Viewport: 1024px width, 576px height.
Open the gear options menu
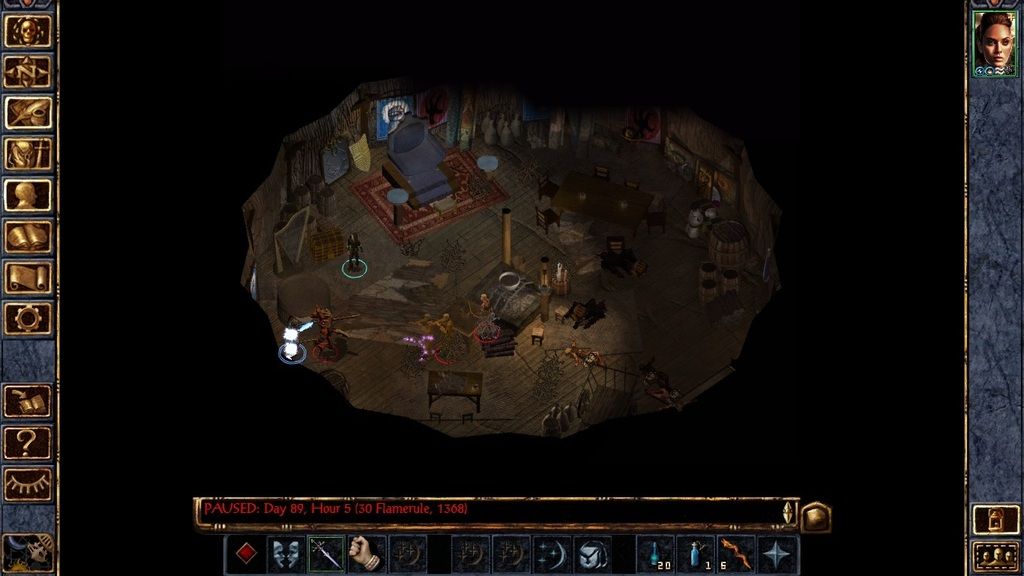27,318
